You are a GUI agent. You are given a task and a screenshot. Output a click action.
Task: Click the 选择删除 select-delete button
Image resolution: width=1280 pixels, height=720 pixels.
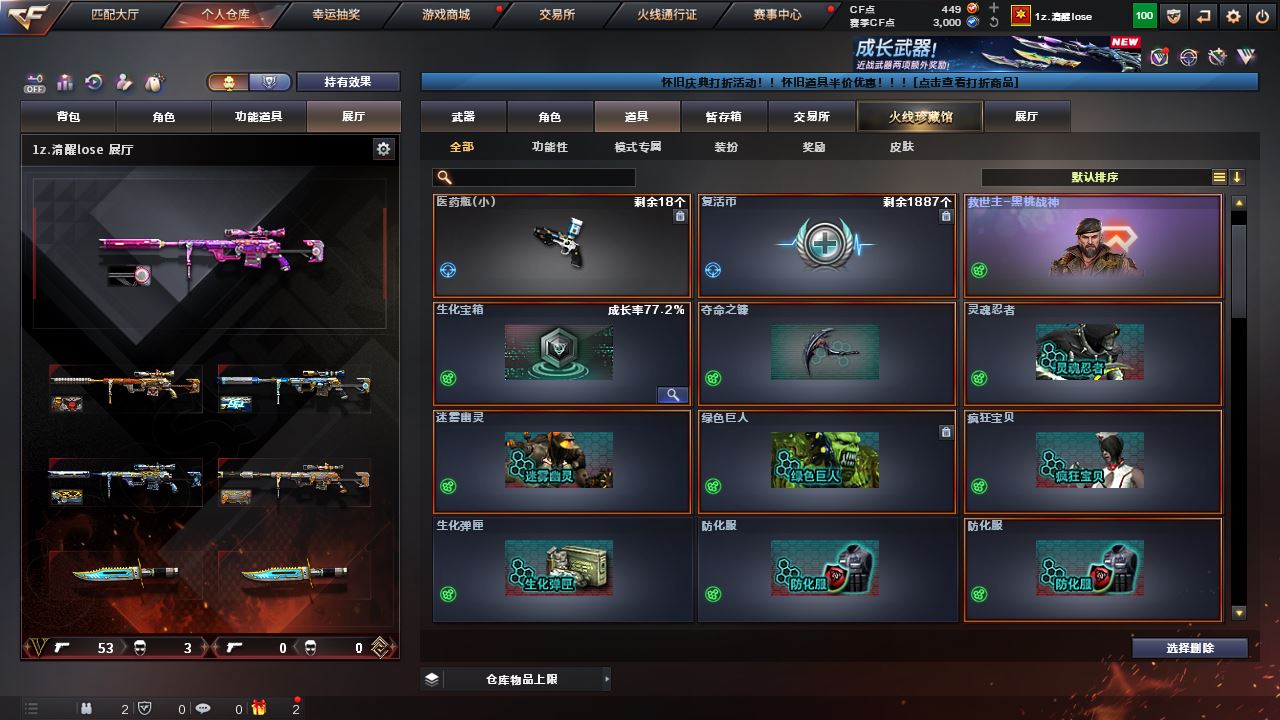(1189, 648)
